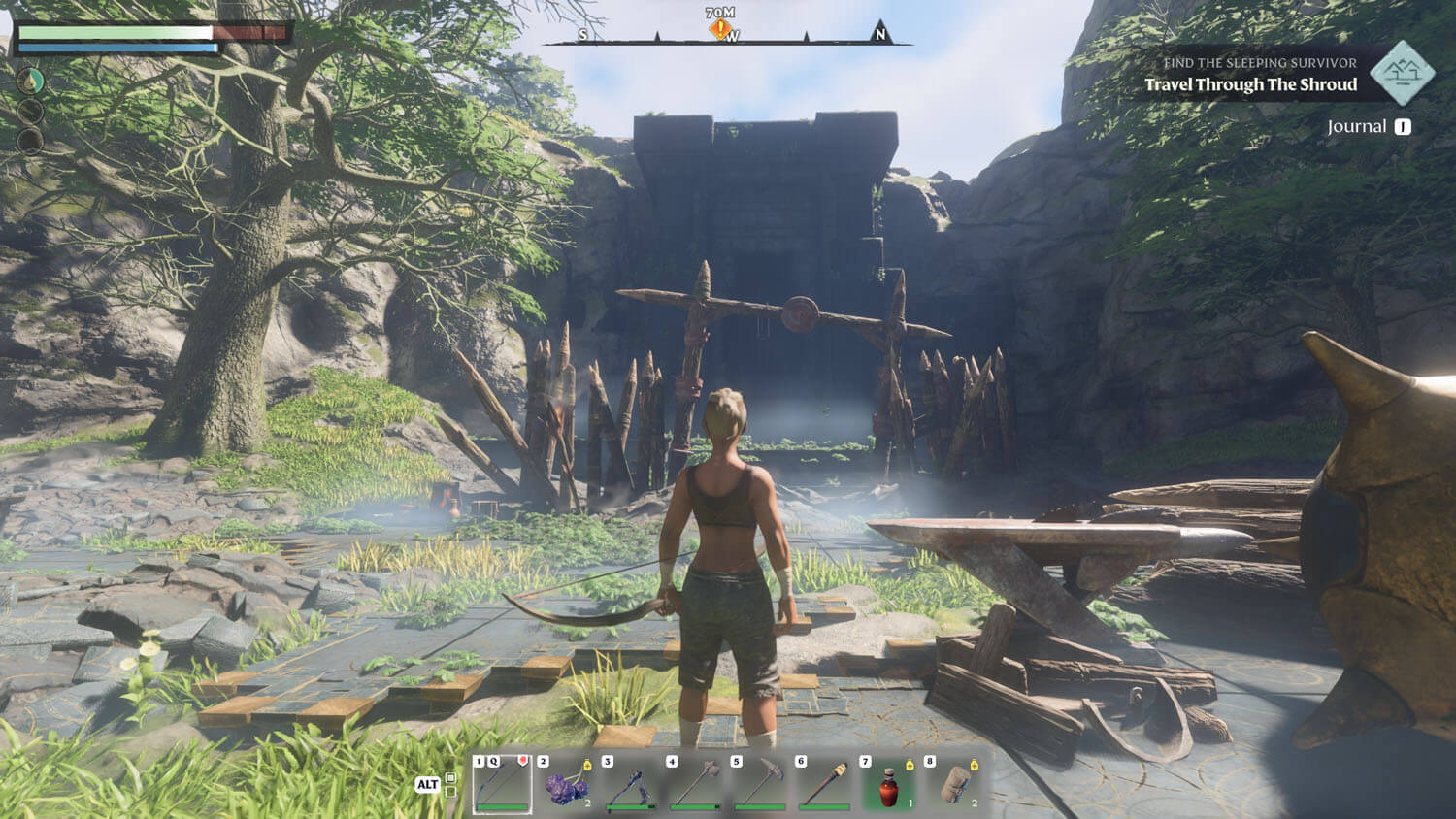Choose the purple berries in slot 2
Viewport: 1456px width, 819px height.
(566, 784)
